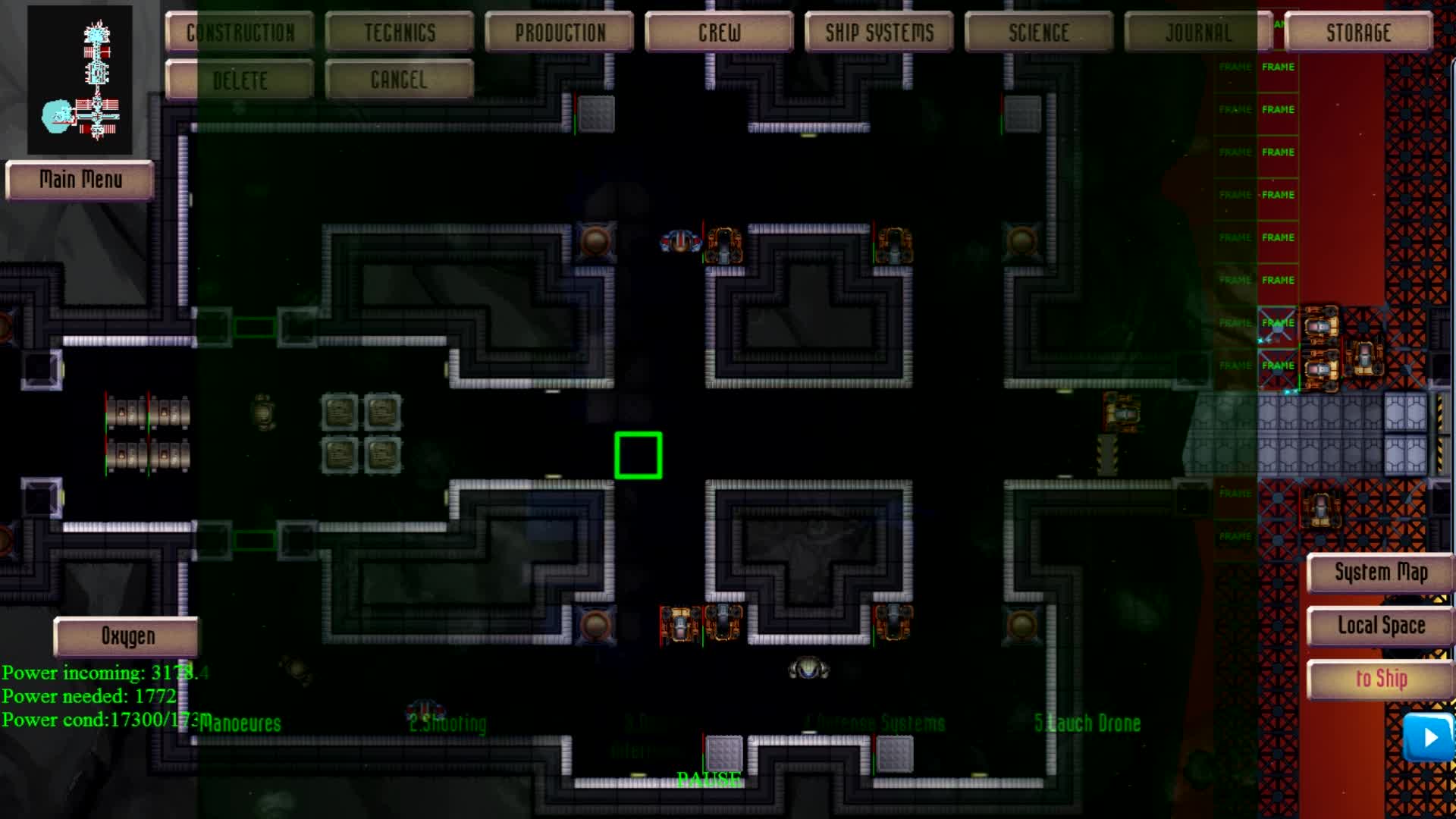Open the System Map view

[x=1379, y=573]
